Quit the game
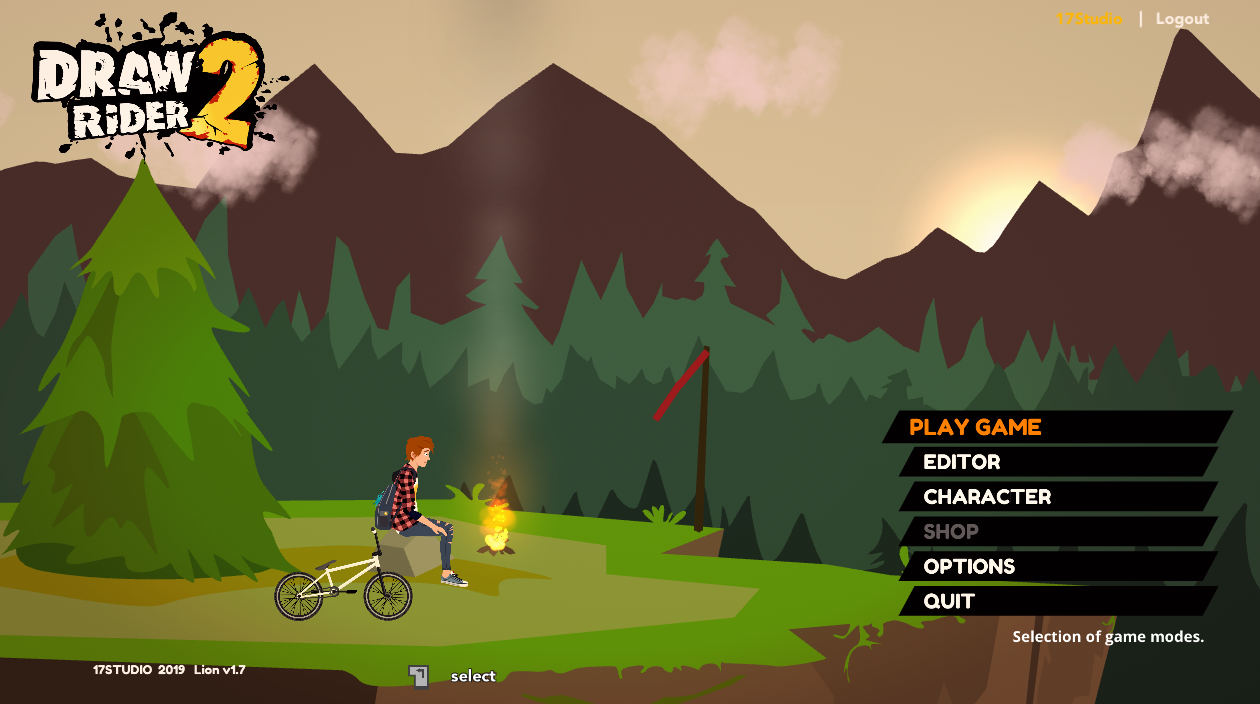The width and height of the screenshot is (1260, 704). pyautogui.click(x=949, y=601)
